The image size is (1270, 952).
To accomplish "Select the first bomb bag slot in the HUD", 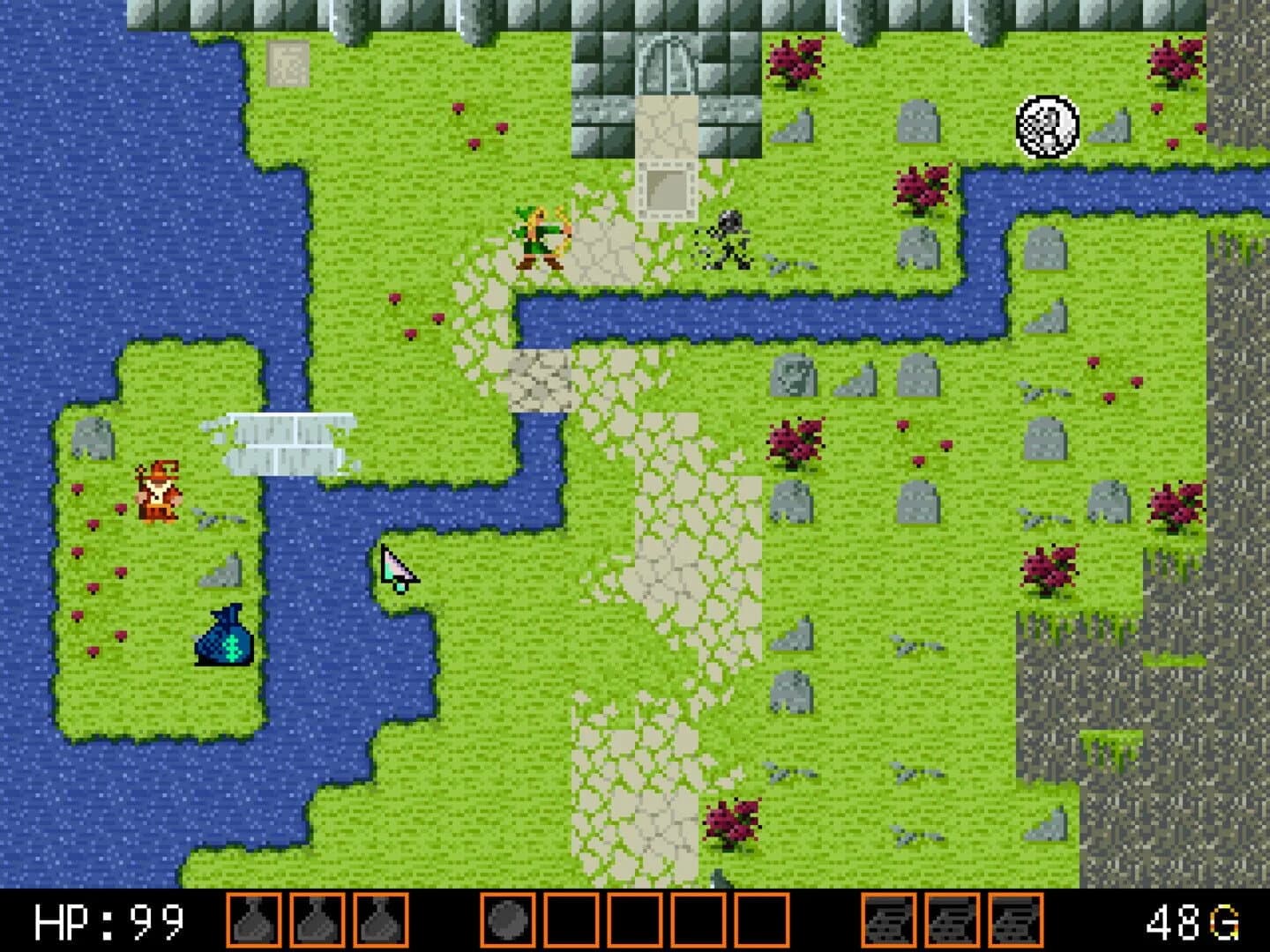I will (253, 924).
